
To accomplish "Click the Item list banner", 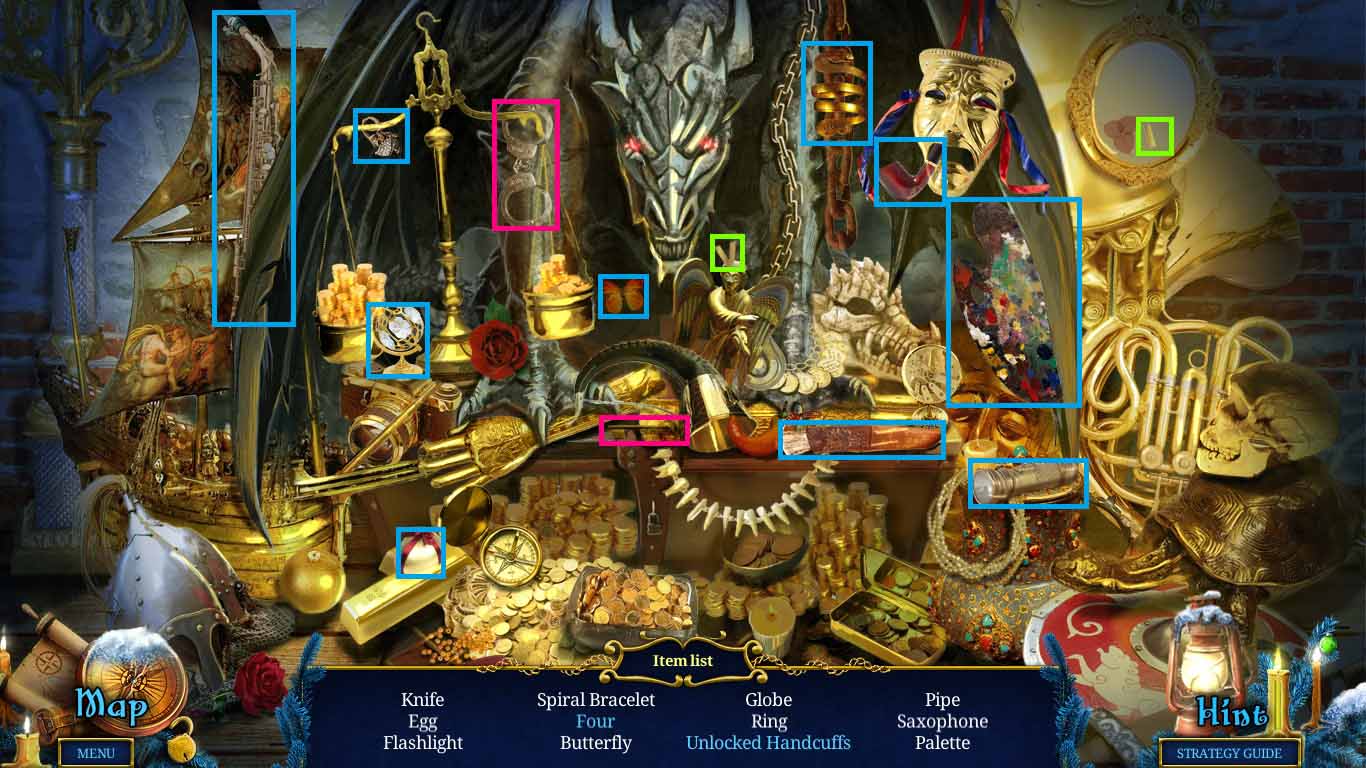I will click(682, 660).
